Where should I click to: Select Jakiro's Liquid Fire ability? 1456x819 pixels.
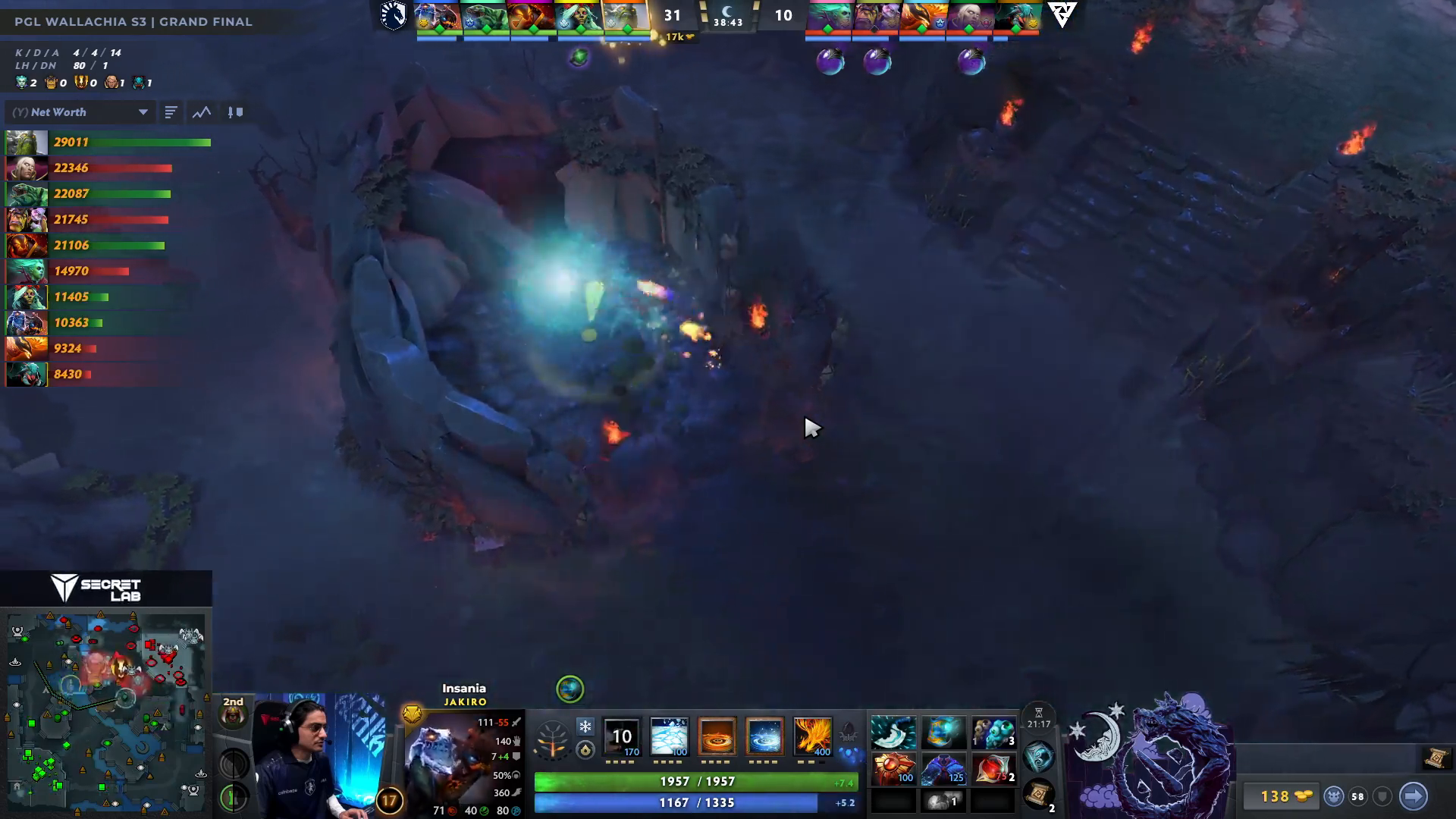point(716,738)
